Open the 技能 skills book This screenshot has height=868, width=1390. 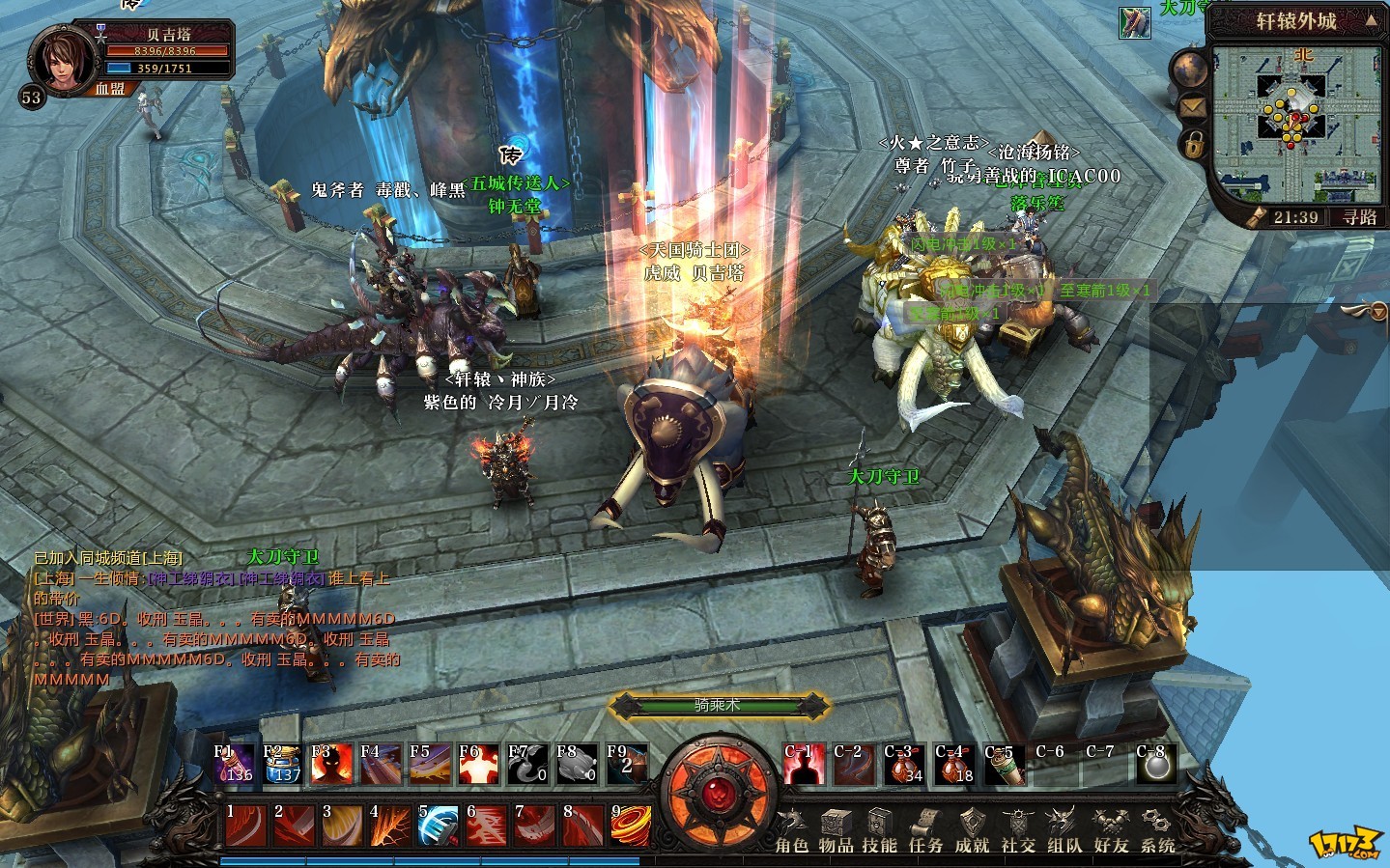click(x=879, y=831)
